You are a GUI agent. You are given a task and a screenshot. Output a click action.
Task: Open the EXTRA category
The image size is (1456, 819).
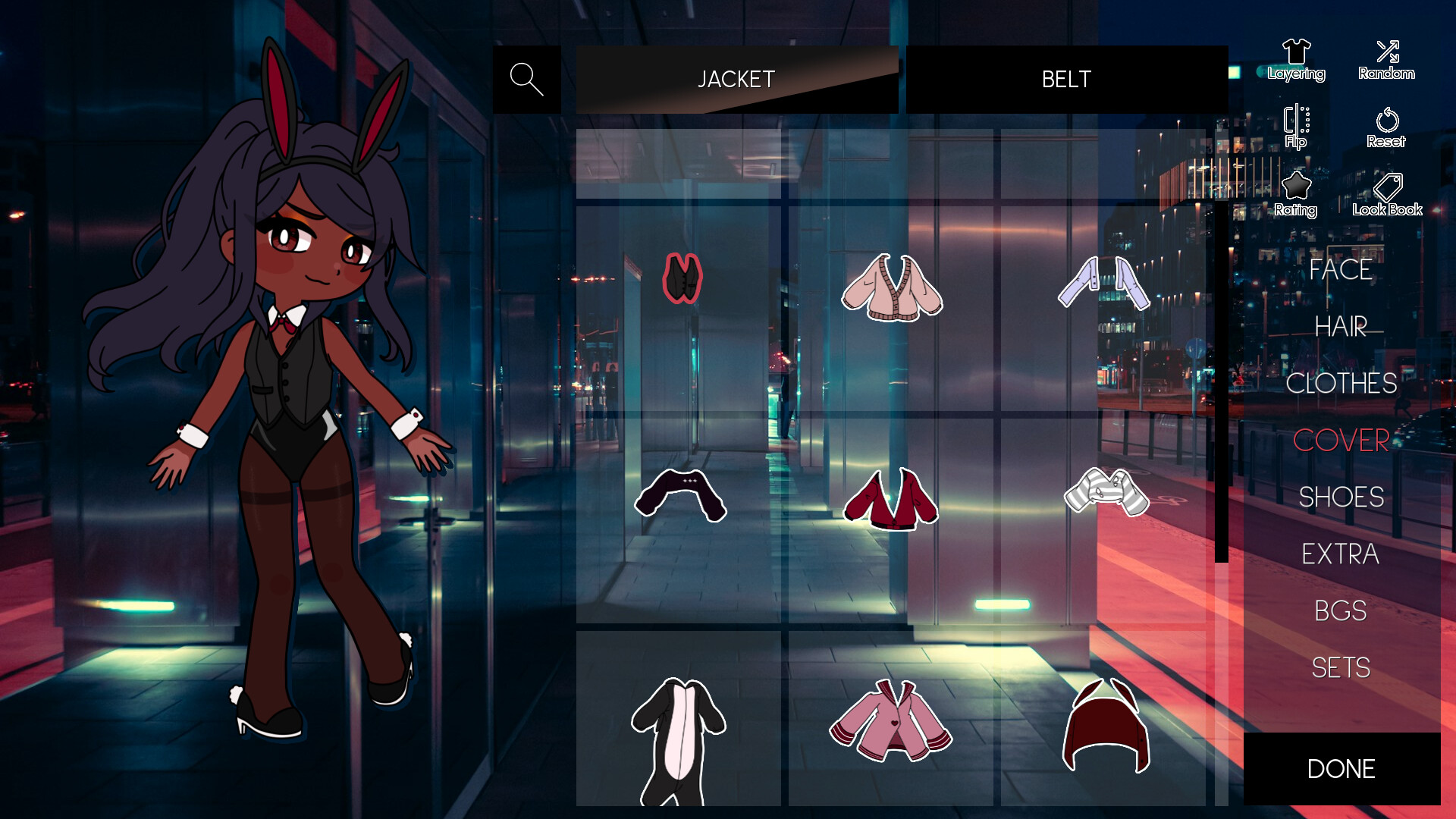click(1341, 554)
